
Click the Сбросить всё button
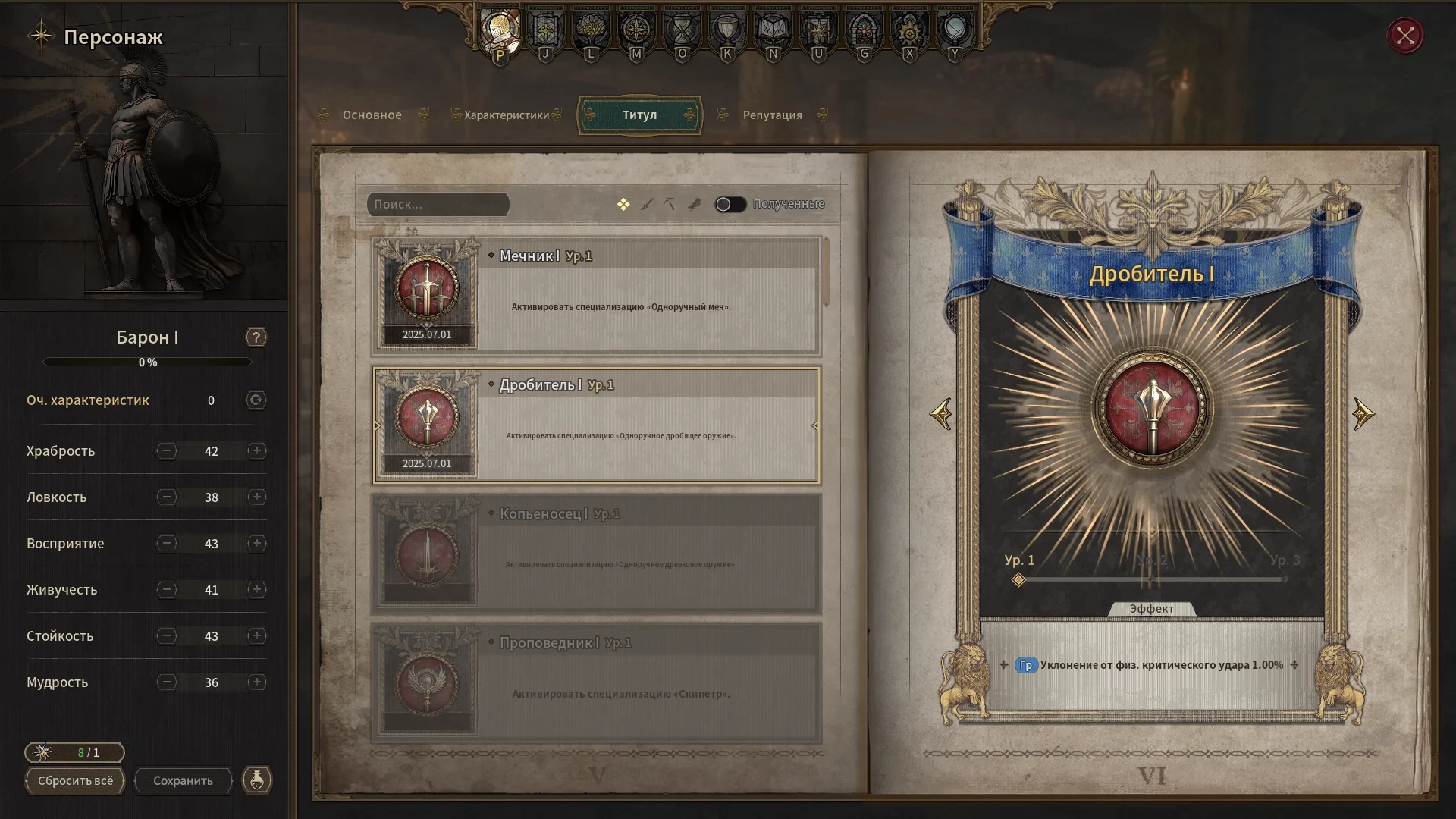pyautogui.click(x=75, y=780)
